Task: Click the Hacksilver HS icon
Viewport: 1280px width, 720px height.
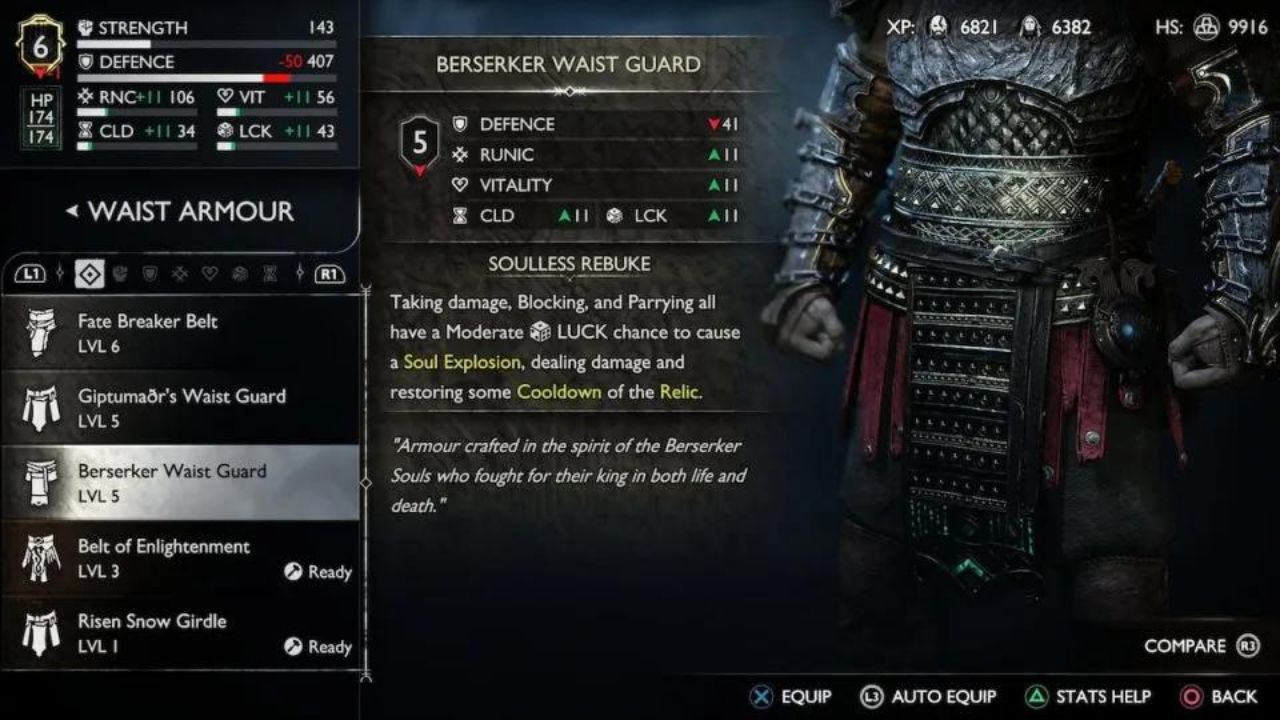Action: click(x=1207, y=28)
